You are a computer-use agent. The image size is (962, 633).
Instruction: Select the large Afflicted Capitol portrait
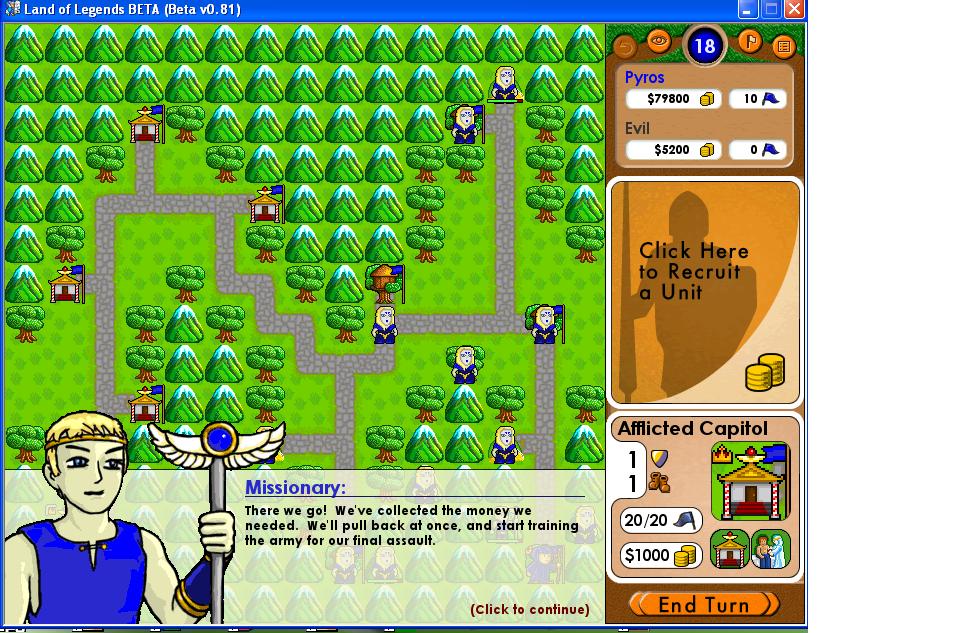click(x=750, y=483)
